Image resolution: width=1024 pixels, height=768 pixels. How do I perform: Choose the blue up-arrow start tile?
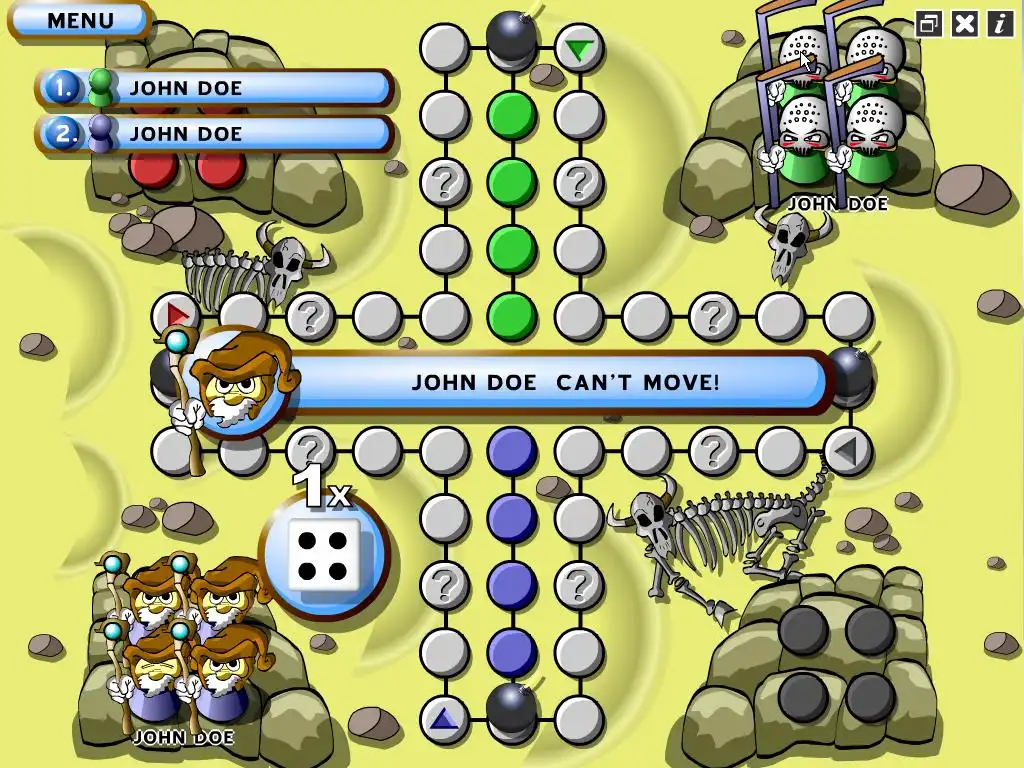pos(445,717)
